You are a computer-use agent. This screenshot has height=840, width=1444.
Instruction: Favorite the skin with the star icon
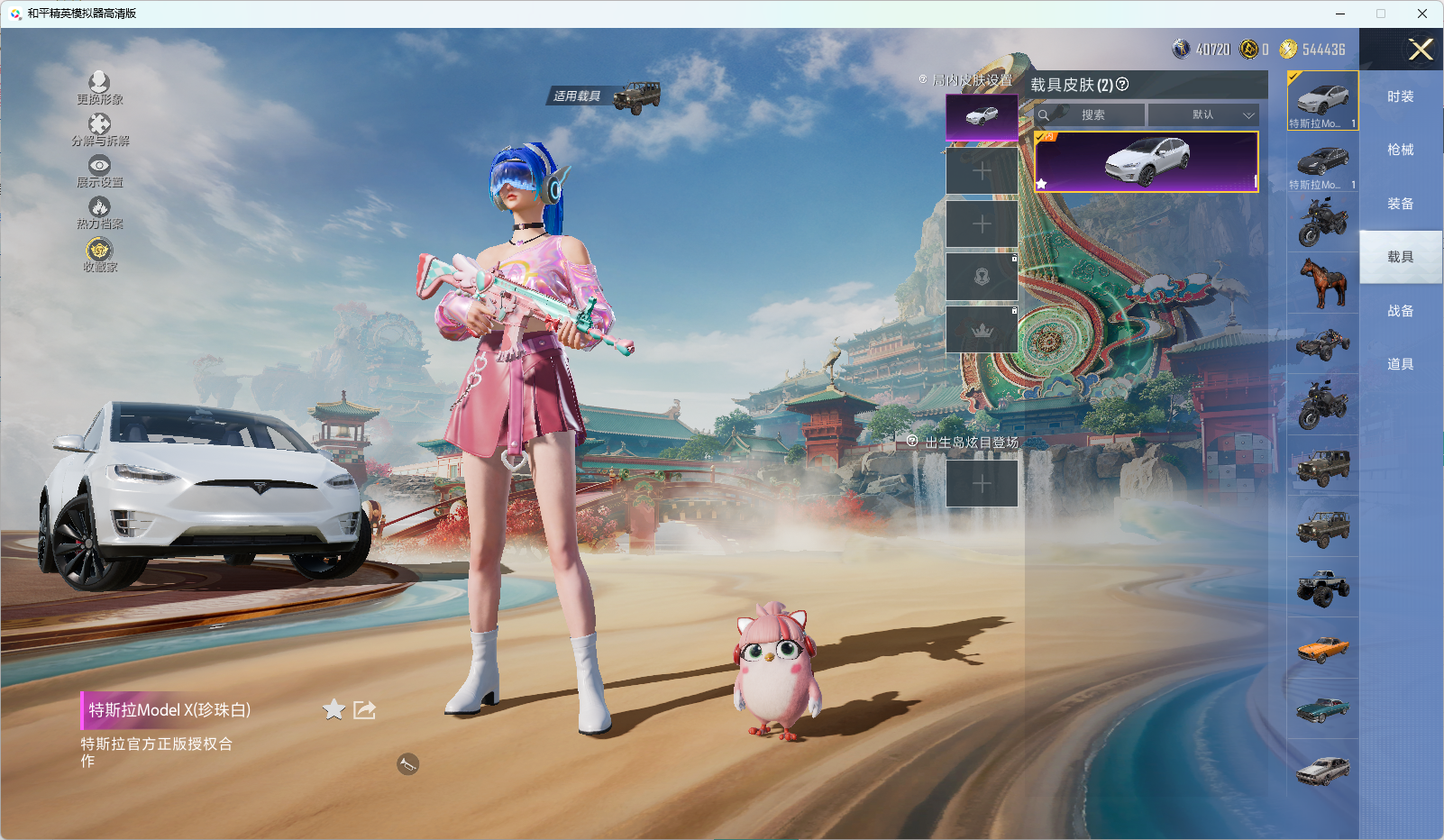click(x=334, y=710)
